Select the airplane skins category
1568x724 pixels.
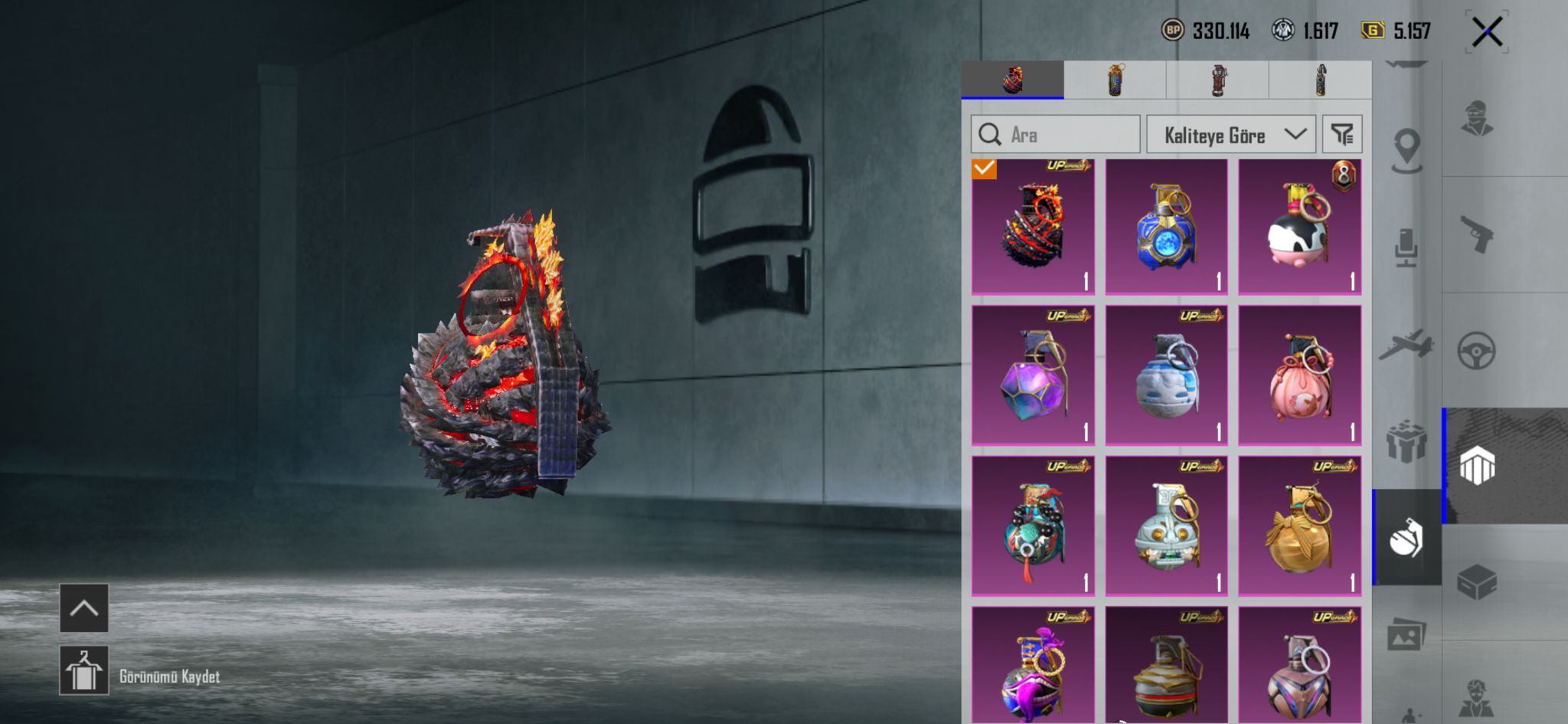1406,346
